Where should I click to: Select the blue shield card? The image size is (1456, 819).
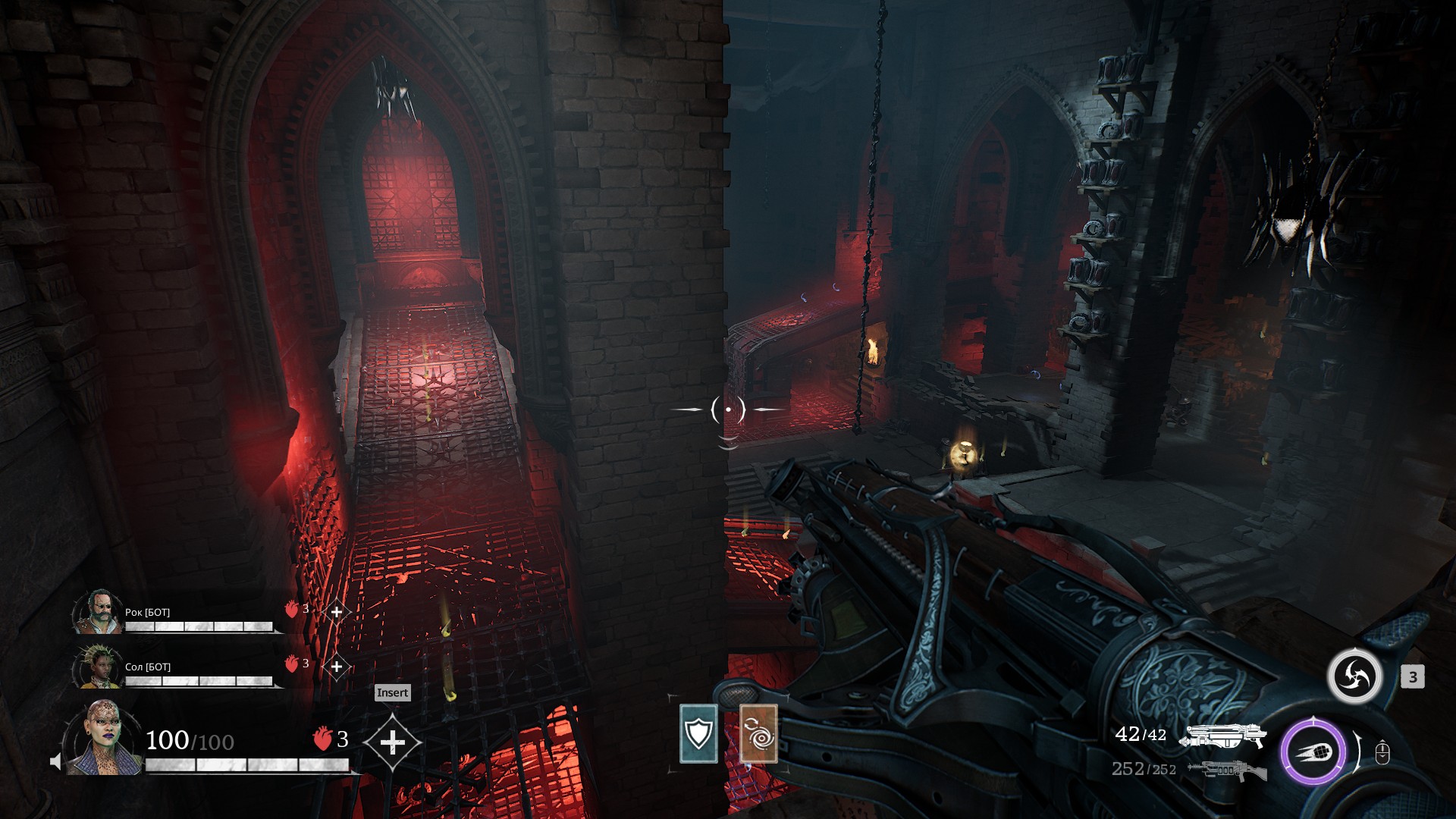coord(698,733)
